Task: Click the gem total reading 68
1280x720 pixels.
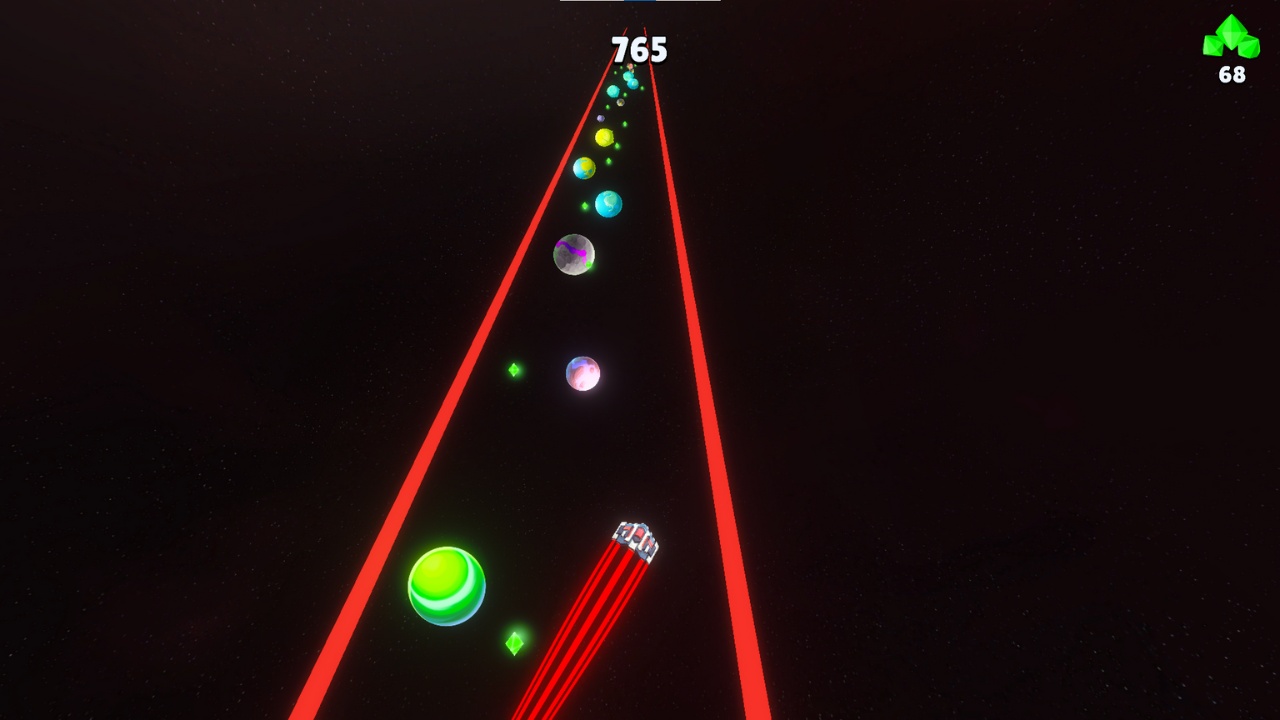Action: (x=1231, y=72)
